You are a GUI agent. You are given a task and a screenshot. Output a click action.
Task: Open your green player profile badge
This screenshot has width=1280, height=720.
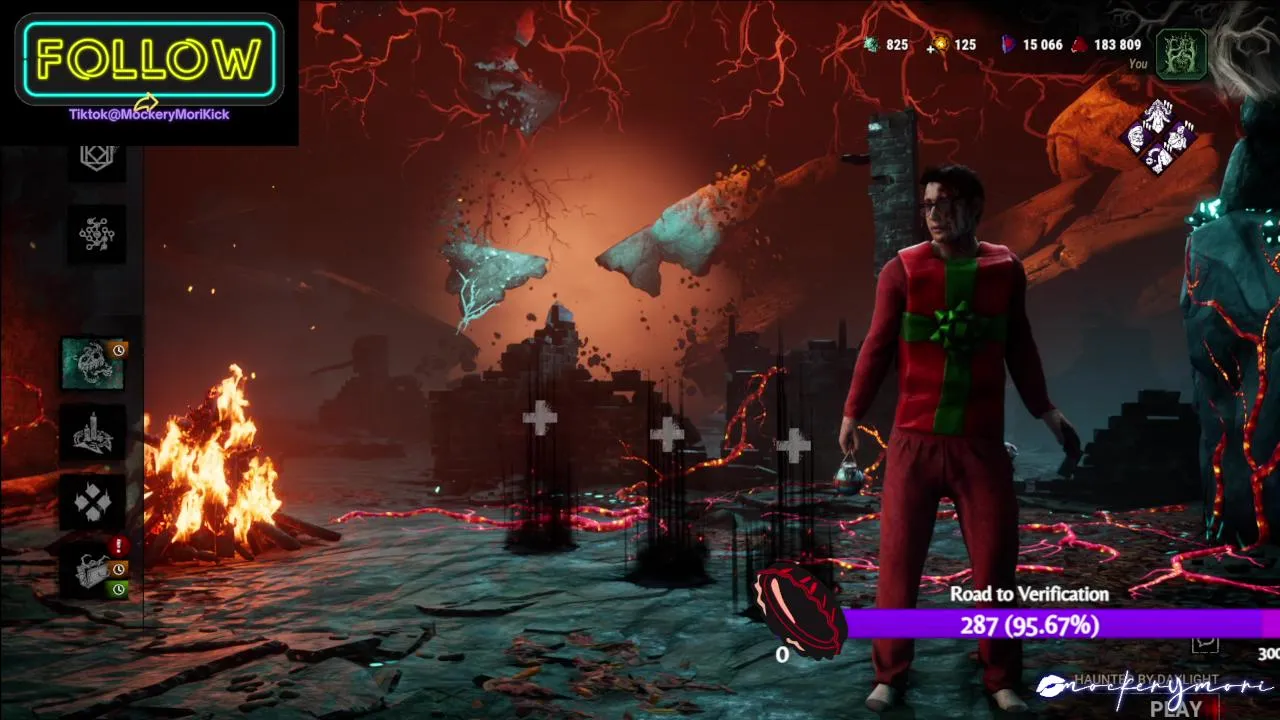(1181, 53)
